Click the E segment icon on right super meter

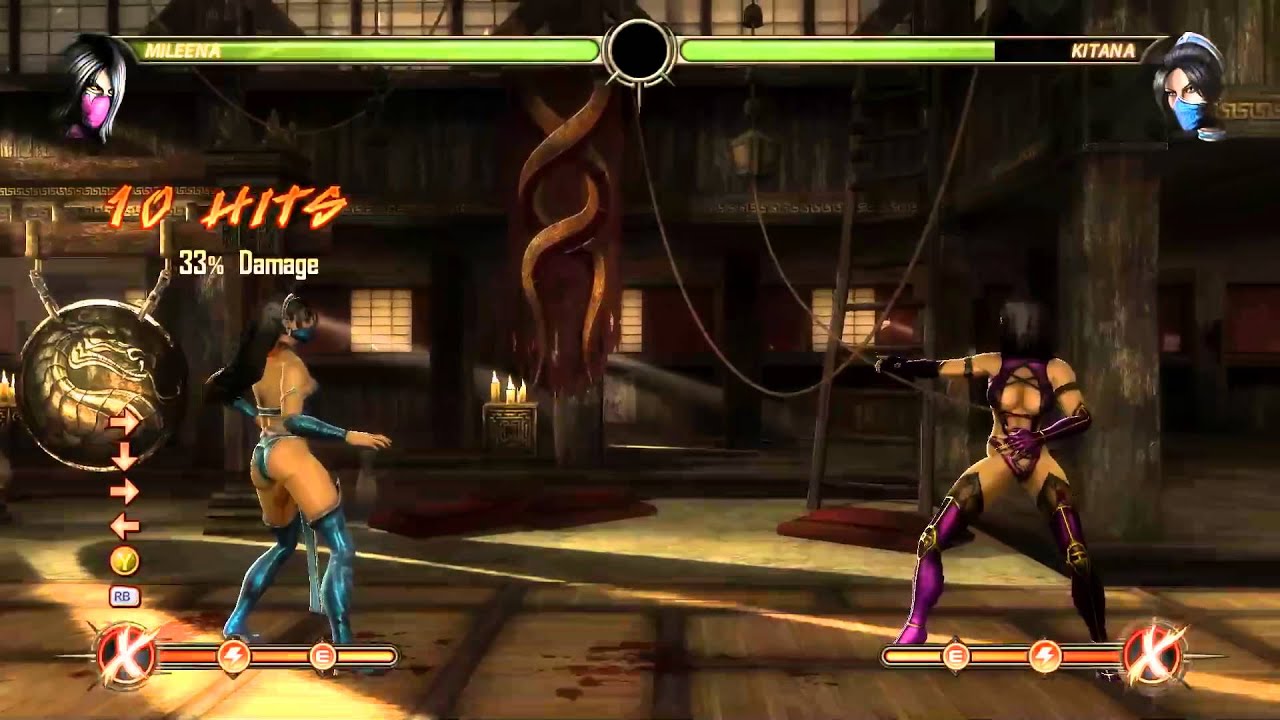(x=957, y=657)
